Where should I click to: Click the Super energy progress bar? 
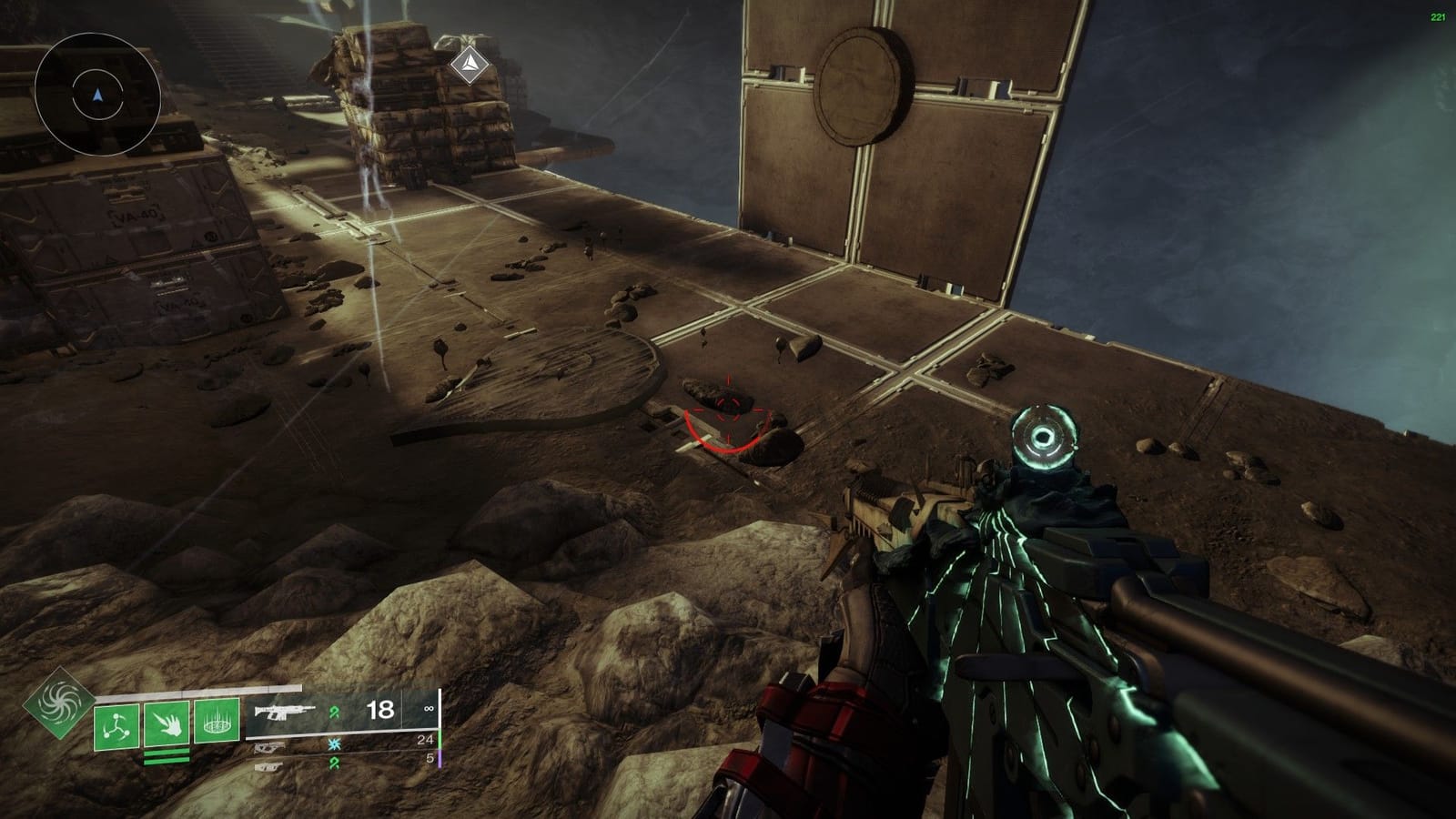click(197, 691)
